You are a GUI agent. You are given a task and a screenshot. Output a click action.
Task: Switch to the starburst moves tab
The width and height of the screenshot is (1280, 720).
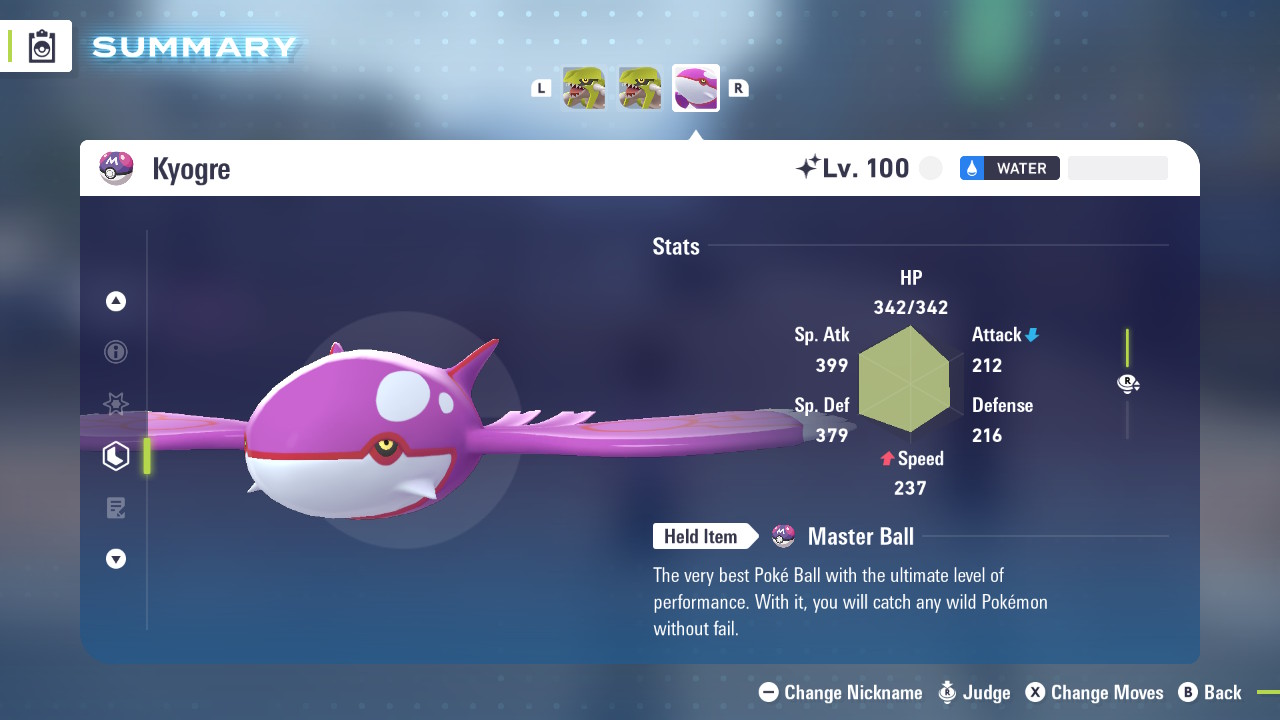tap(116, 404)
